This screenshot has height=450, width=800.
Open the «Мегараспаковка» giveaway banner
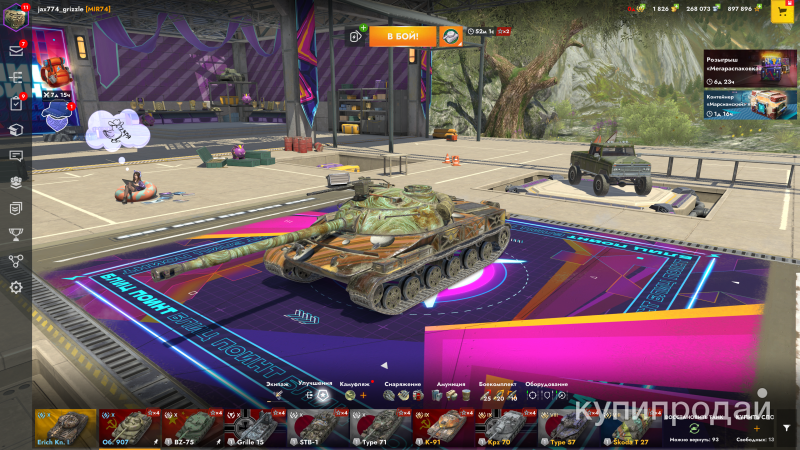click(751, 68)
